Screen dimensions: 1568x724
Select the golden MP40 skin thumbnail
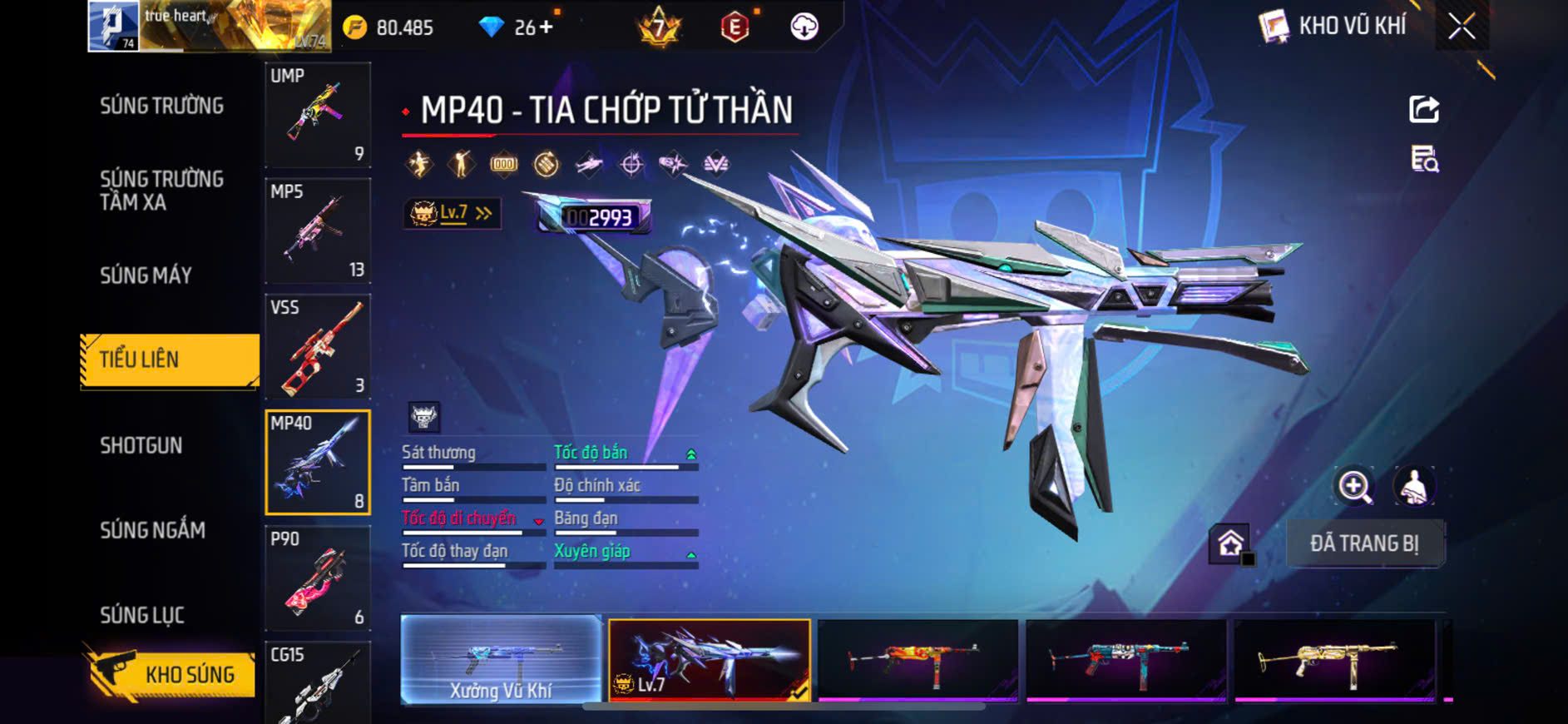click(1334, 661)
